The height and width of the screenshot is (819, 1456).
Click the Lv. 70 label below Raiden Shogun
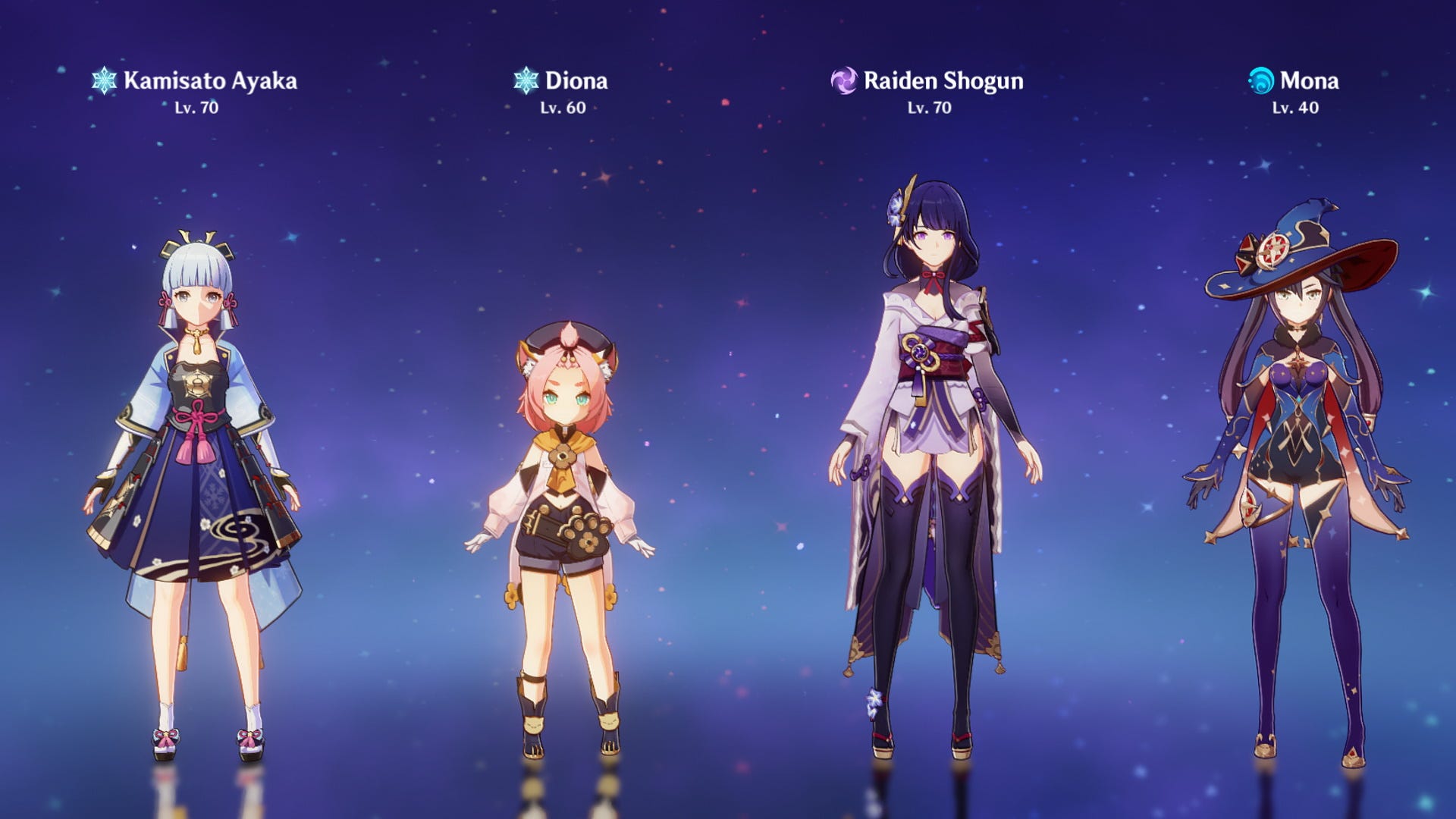point(928,108)
